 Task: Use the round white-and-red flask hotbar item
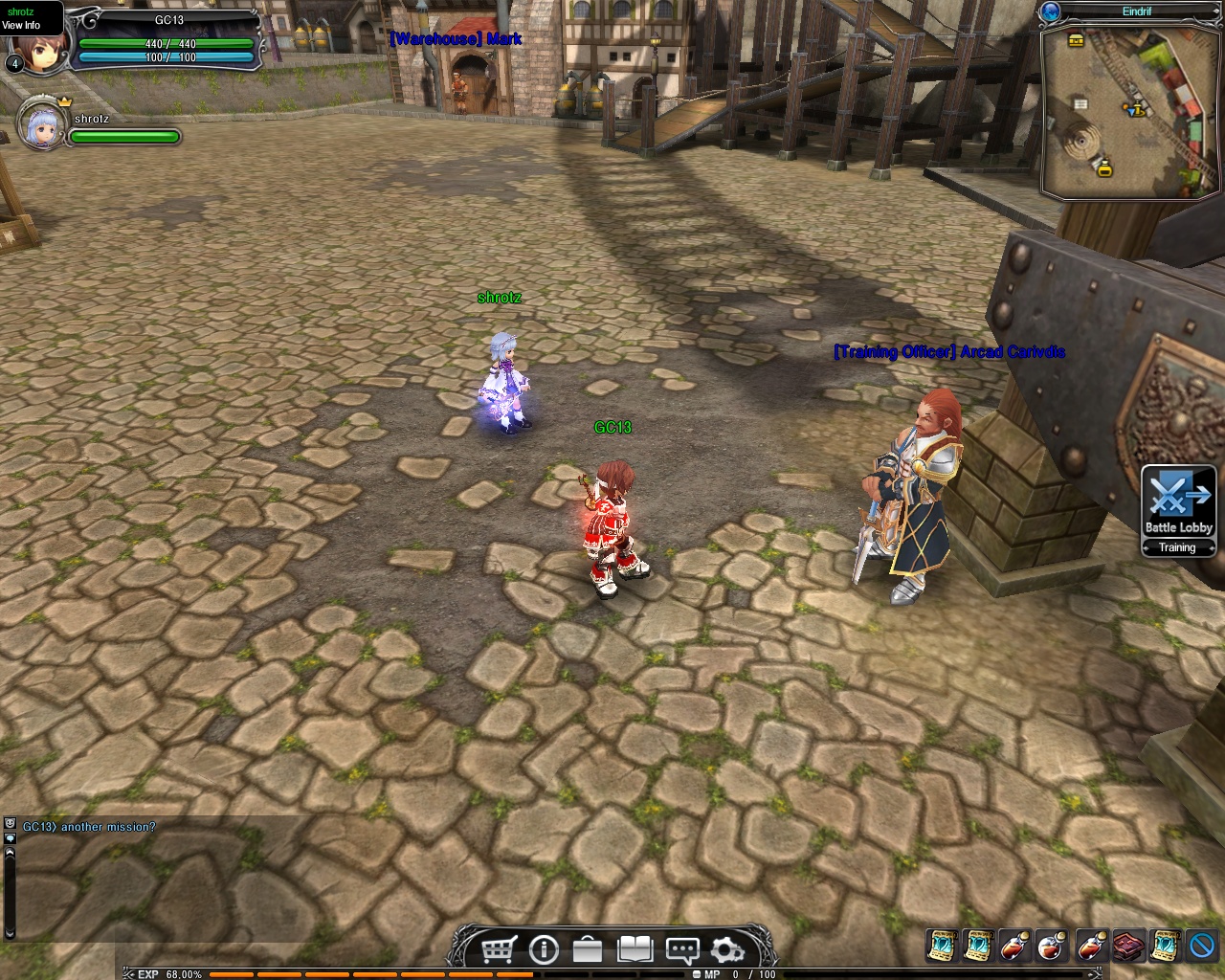[x=1052, y=946]
